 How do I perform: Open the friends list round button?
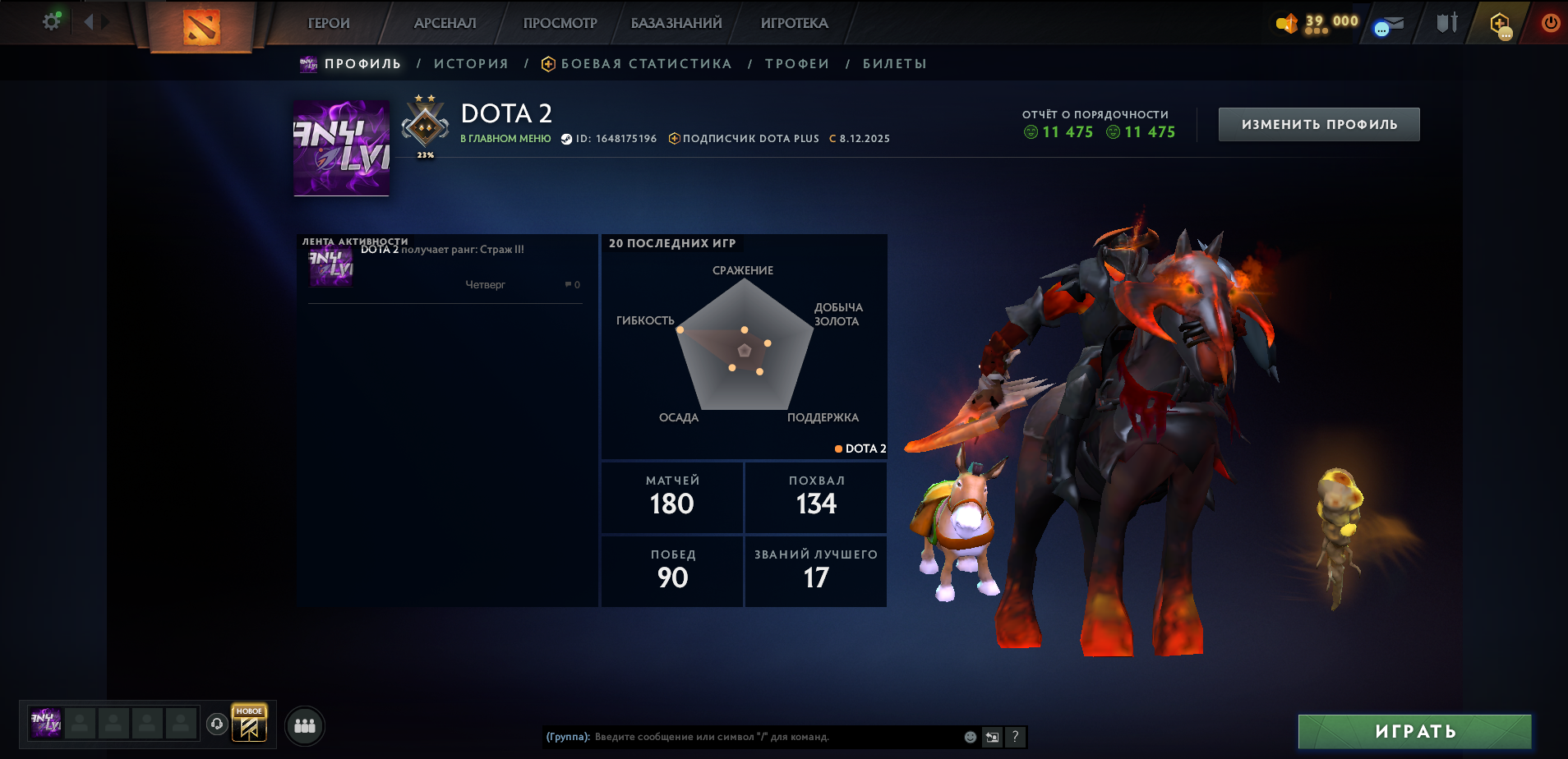(x=305, y=726)
